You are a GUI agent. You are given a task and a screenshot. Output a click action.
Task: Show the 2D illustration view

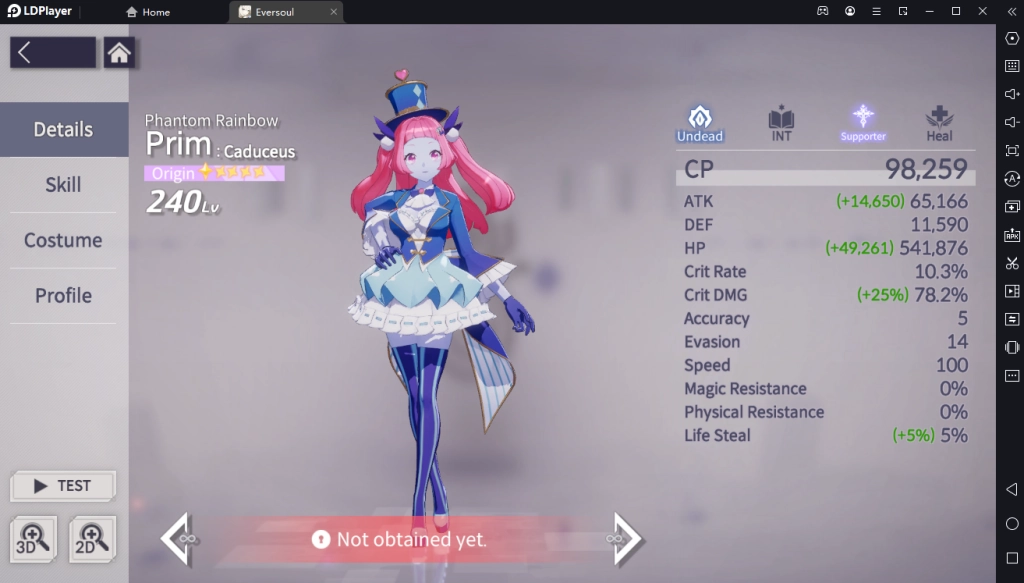[92, 538]
